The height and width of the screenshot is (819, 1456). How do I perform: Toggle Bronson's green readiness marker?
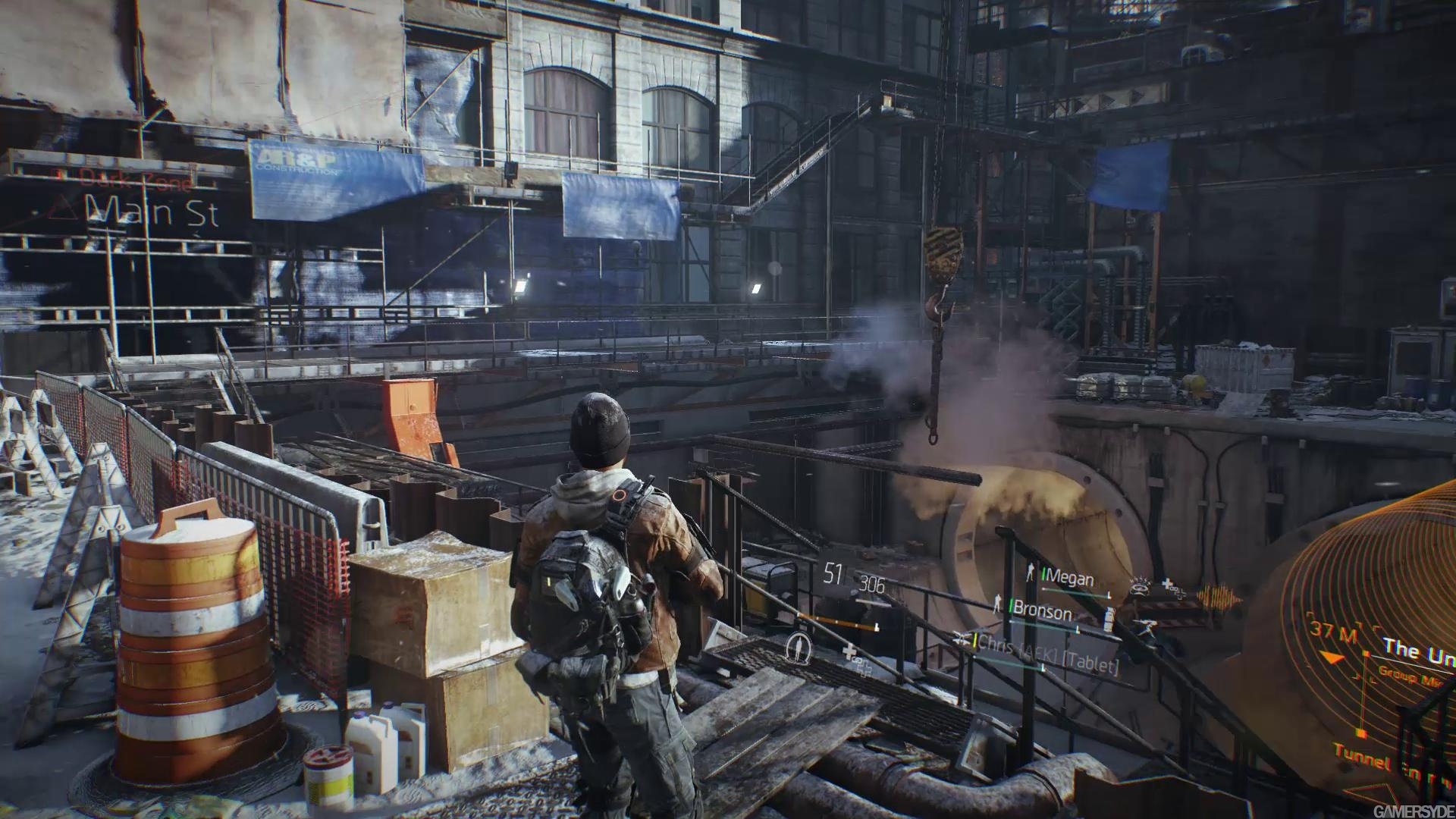pyautogui.click(x=1011, y=604)
